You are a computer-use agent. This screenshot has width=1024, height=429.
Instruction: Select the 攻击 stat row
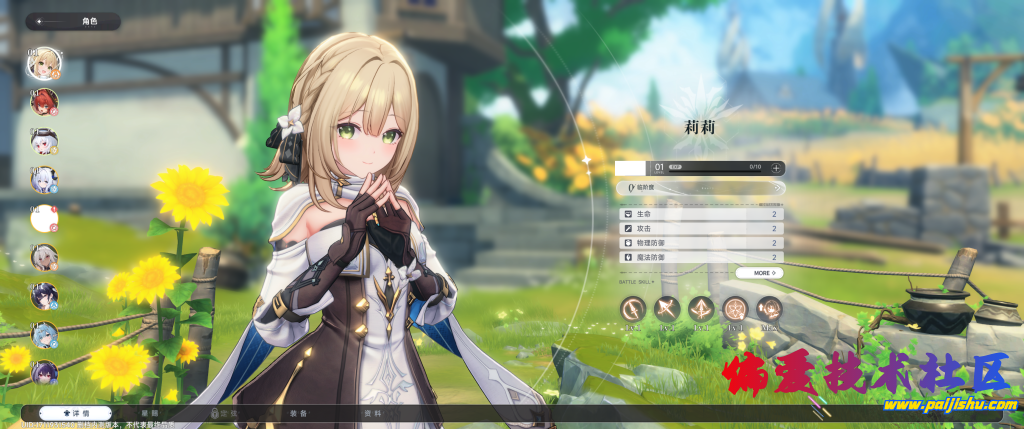click(699, 228)
